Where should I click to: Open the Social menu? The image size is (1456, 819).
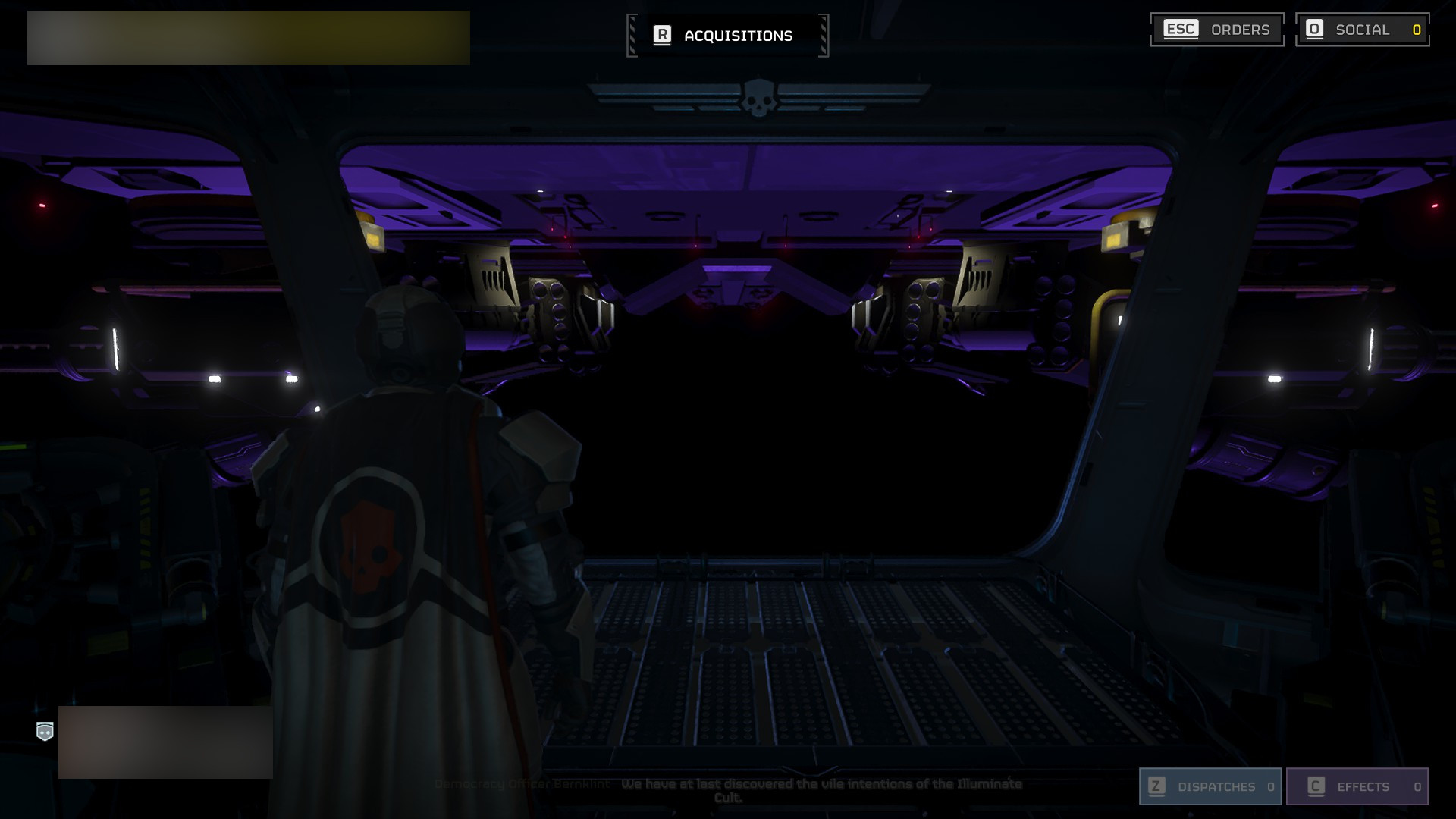(1362, 30)
